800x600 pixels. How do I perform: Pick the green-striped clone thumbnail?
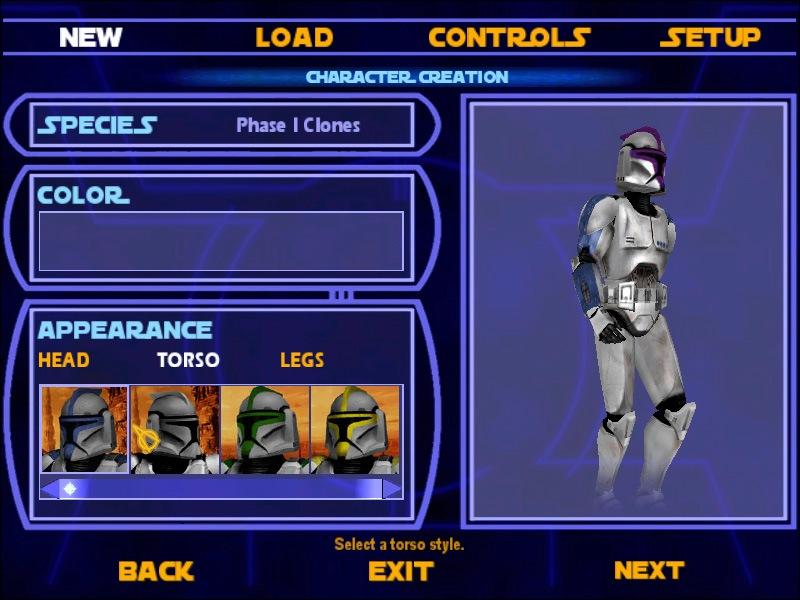(x=264, y=430)
